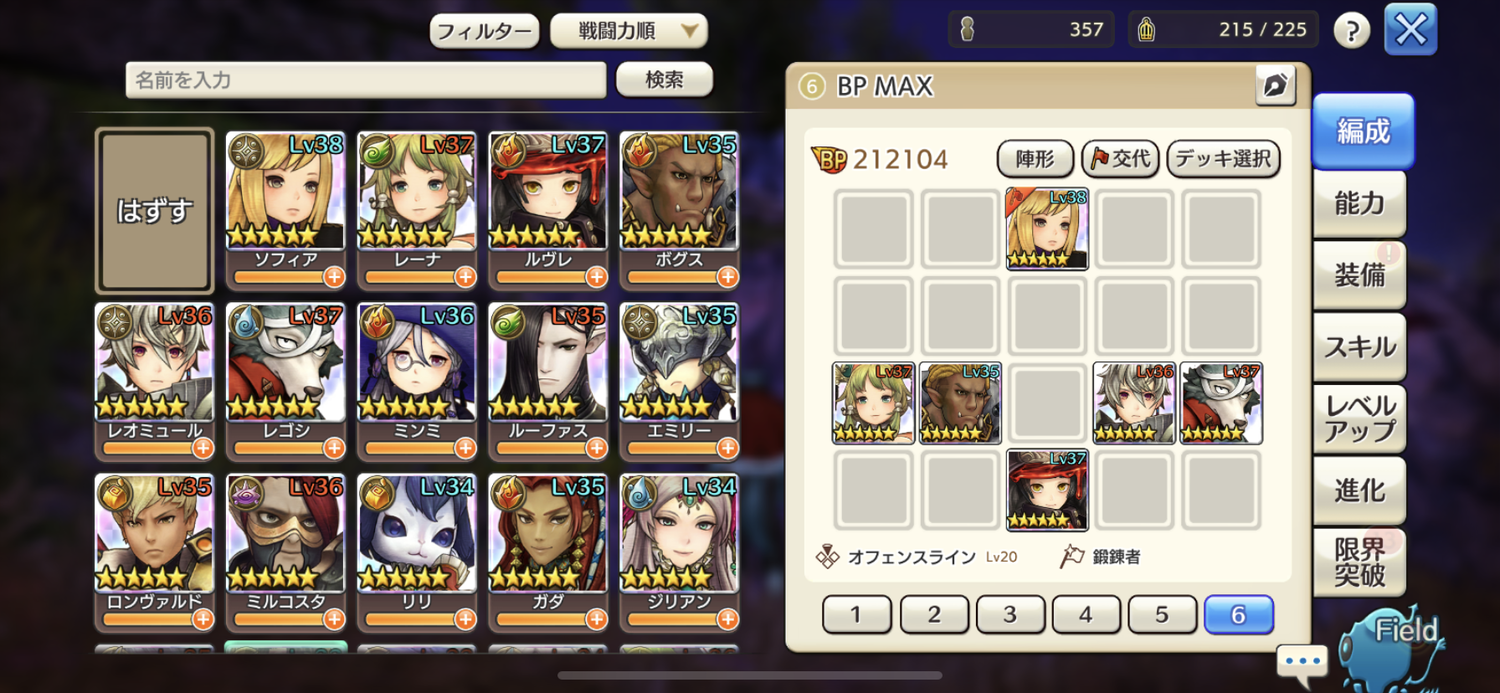The width and height of the screenshot is (1500, 693).
Task: Select the はずす remove card
Action: [x=154, y=211]
